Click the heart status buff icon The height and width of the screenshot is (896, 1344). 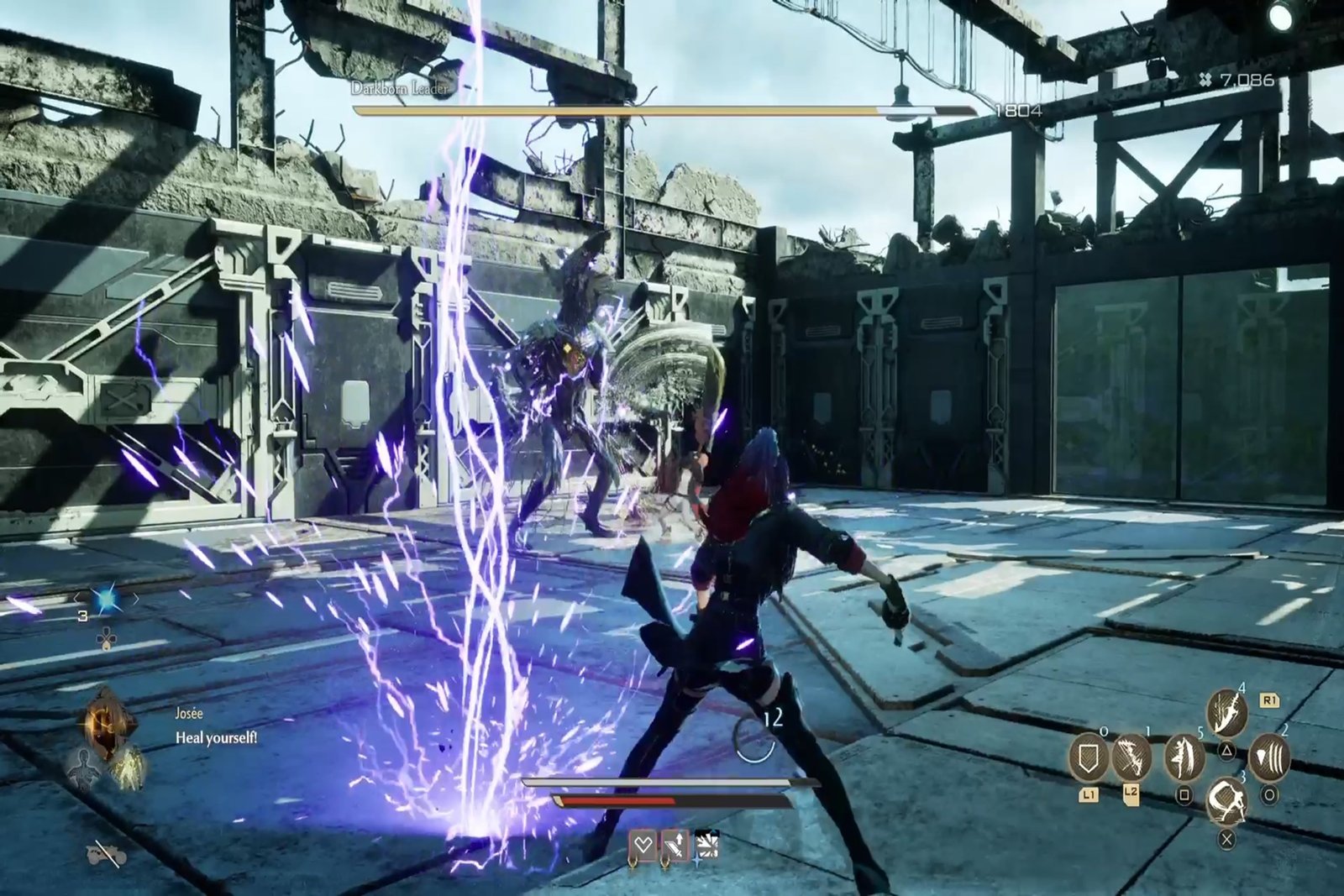[x=643, y=846]
